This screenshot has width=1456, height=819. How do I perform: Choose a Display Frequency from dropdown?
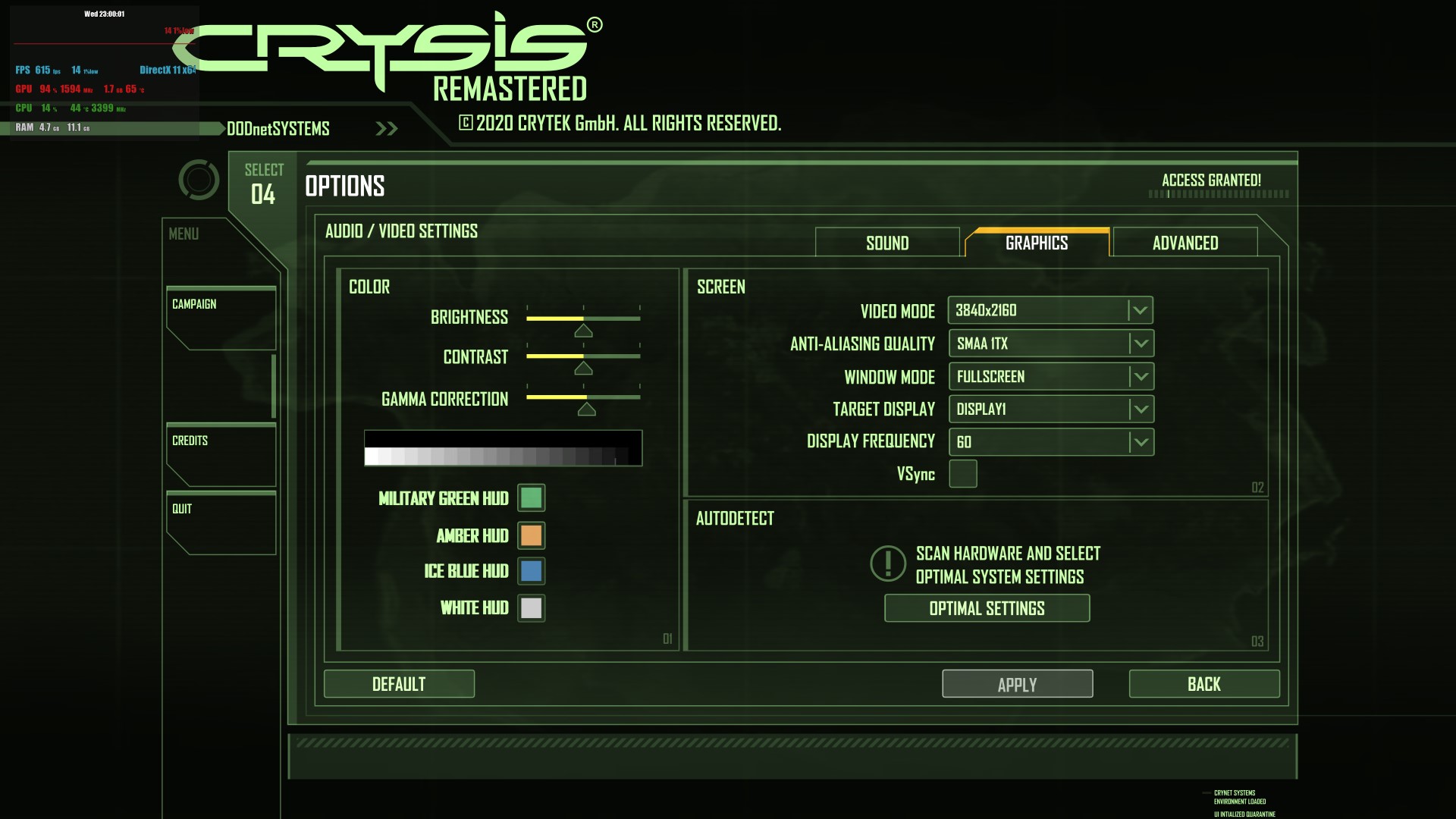tap(1051, 442)
